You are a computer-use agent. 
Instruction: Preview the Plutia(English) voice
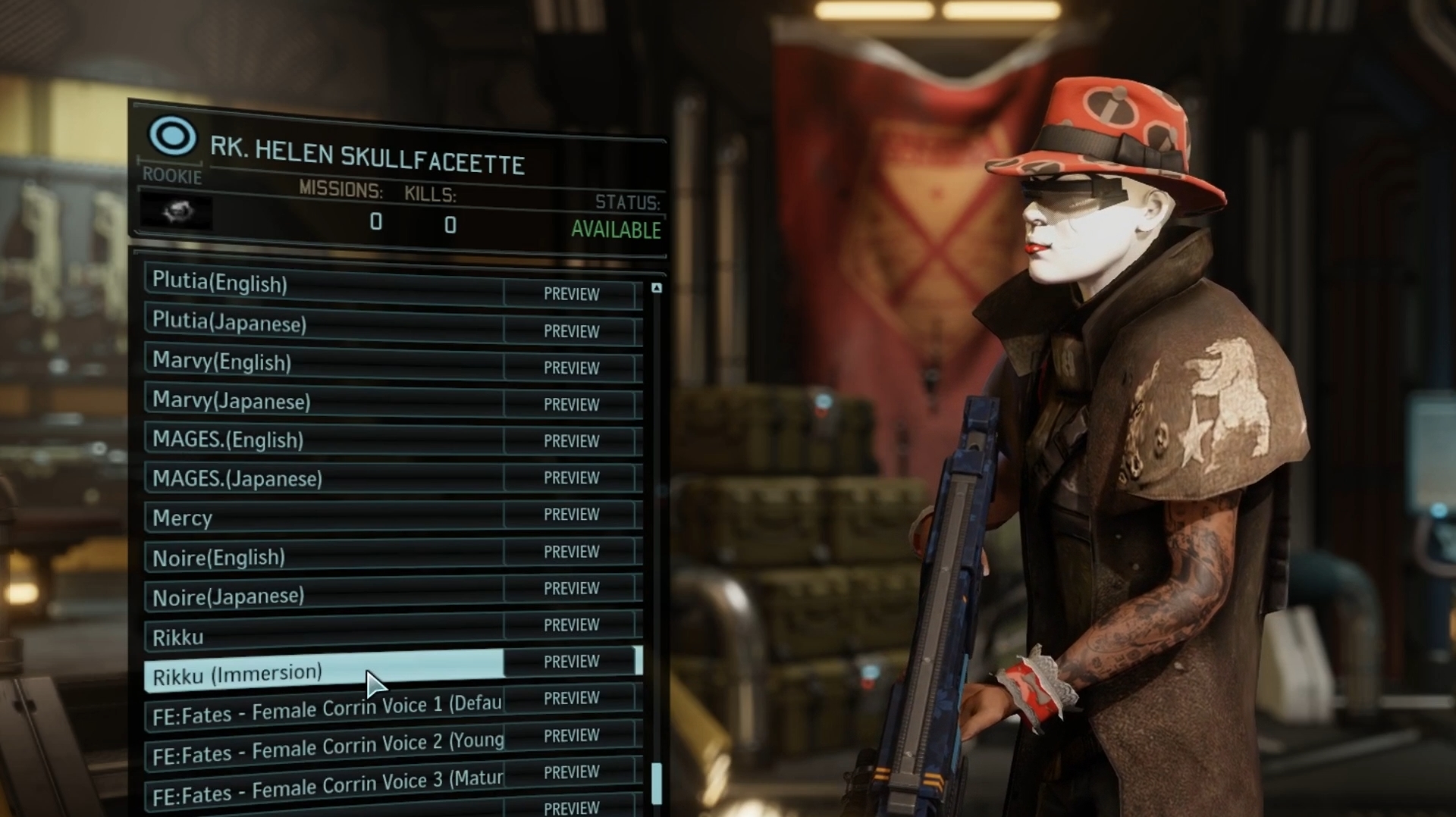(571, 295)
